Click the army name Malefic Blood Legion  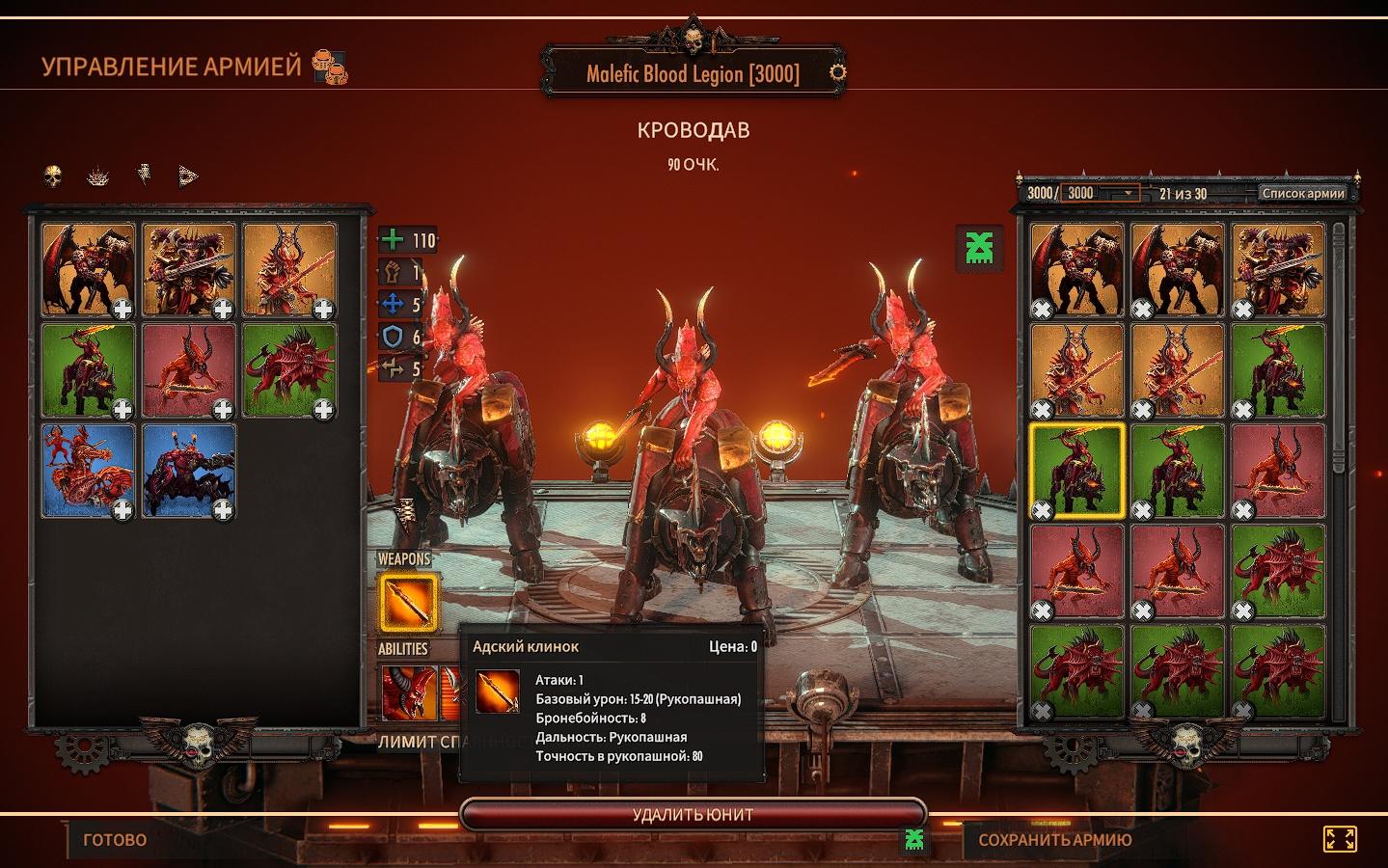693,74
